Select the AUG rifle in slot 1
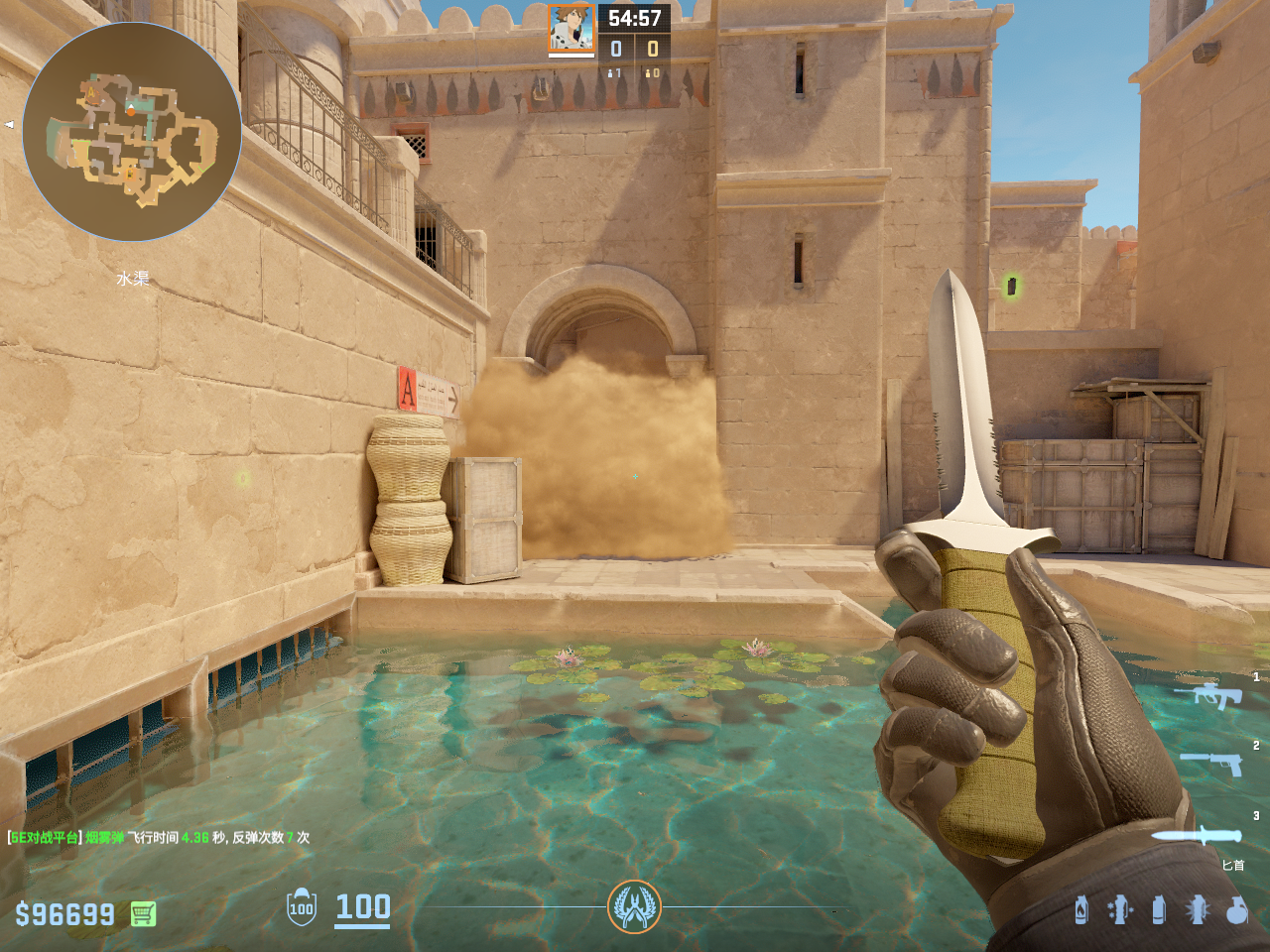 point(1207,694)
